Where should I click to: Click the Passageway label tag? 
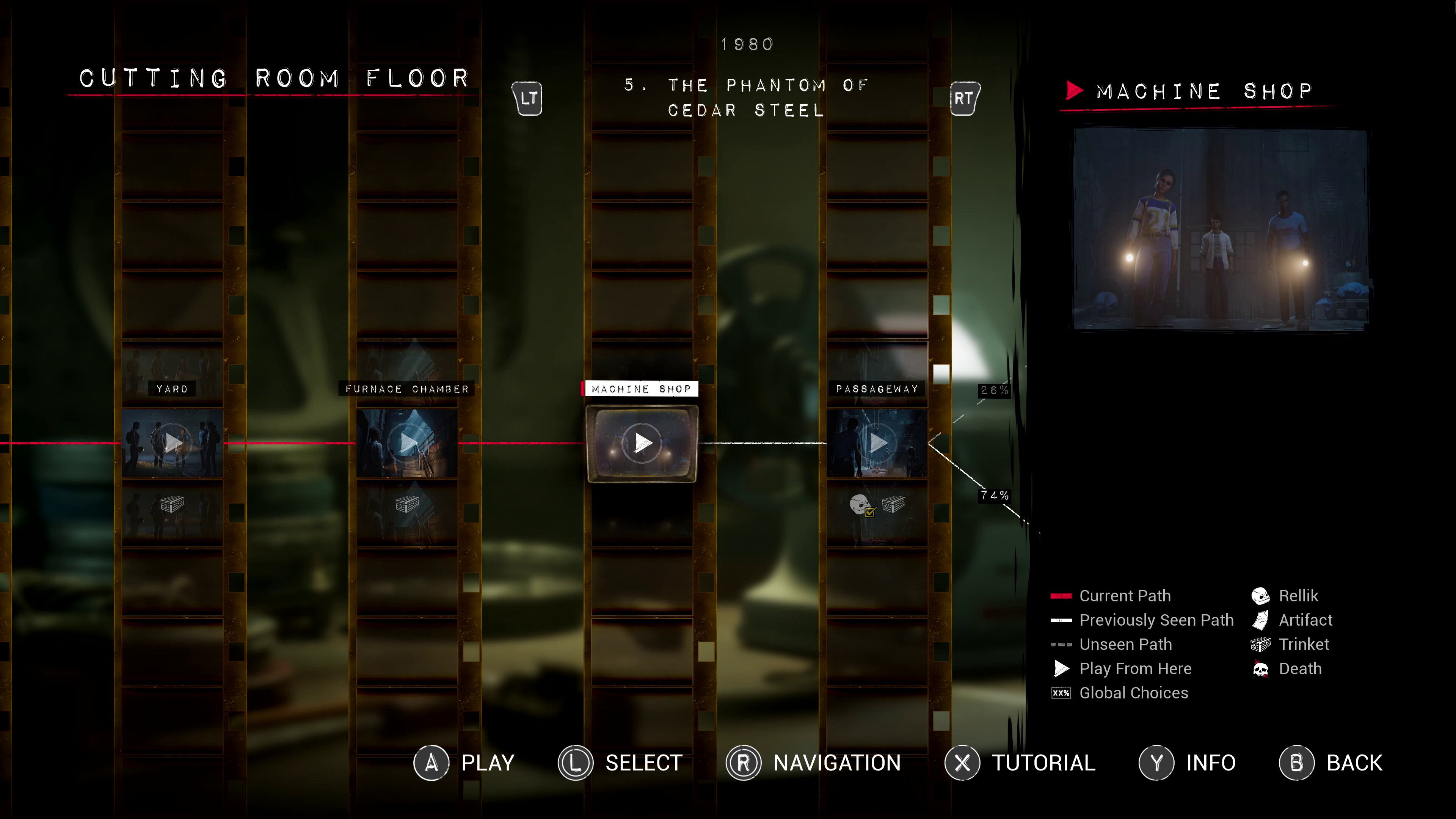877,389
